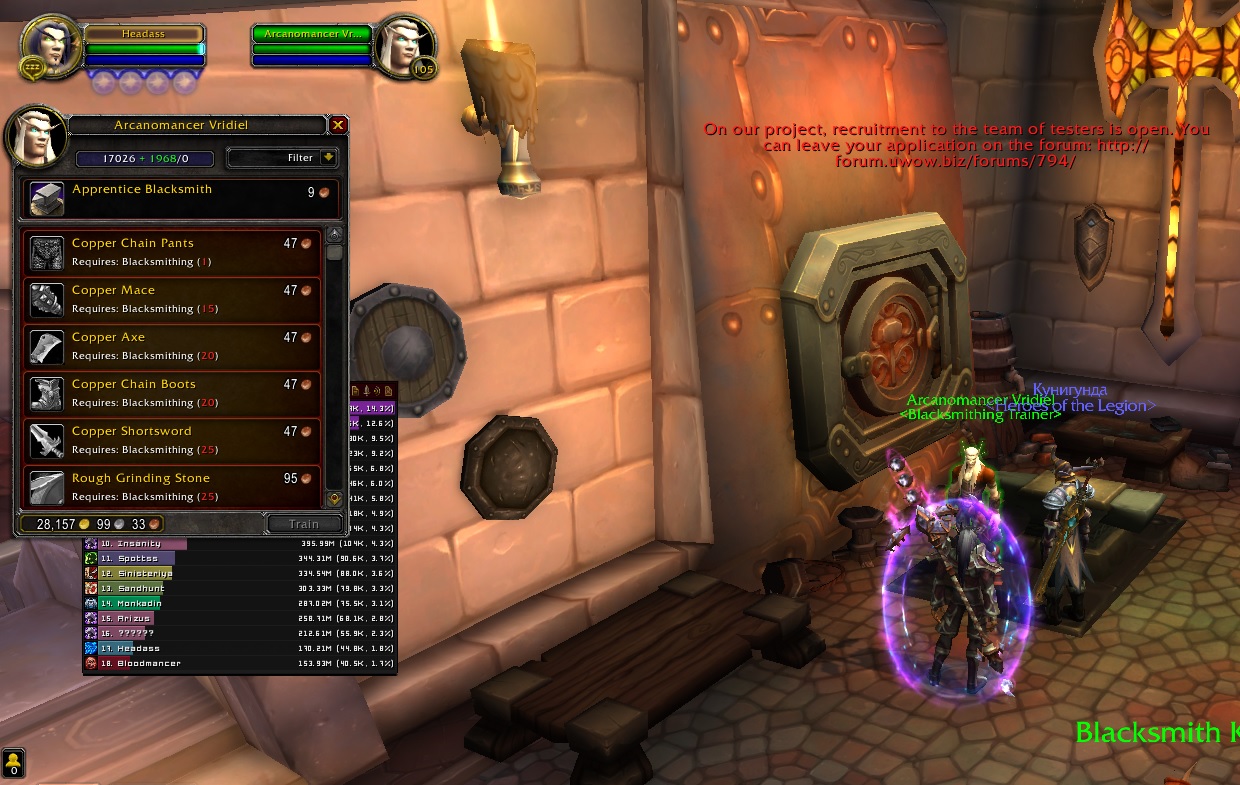Select Insanity's row in the damage meter
This screenshot has width=1240, height=785.
click(x=240, y=543)
